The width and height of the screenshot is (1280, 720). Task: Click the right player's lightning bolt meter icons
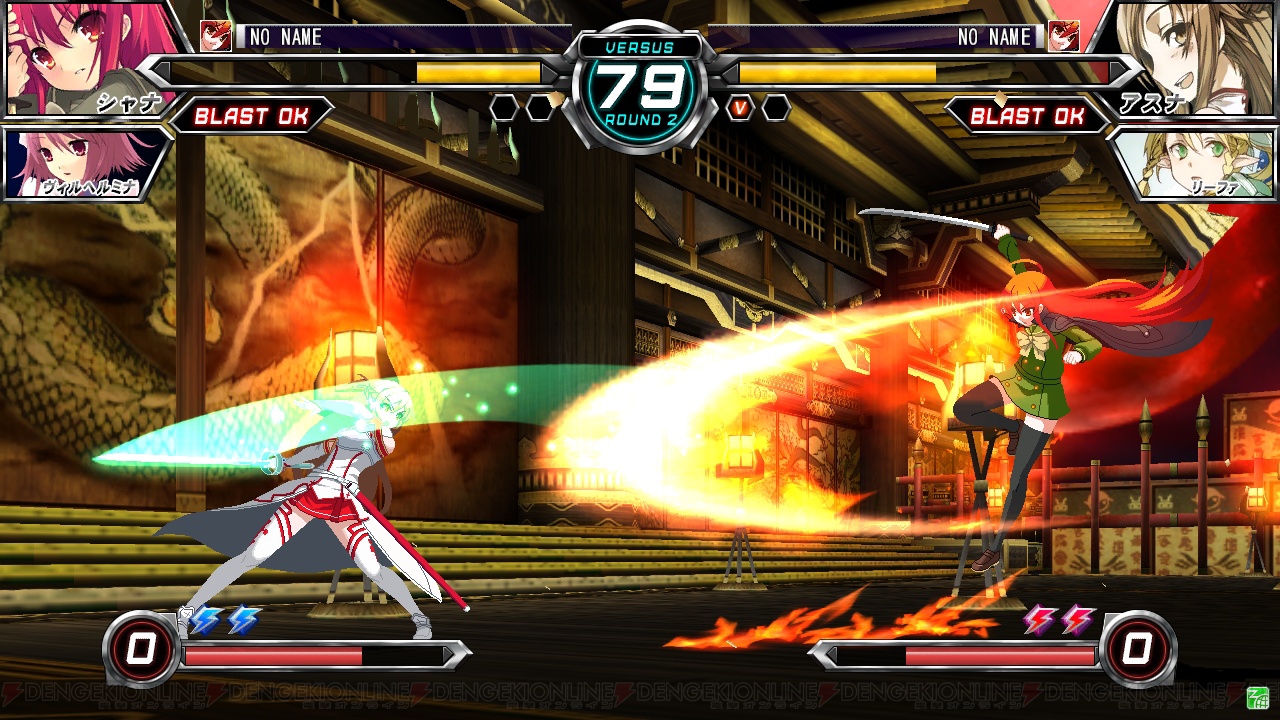coord(1058,621)
